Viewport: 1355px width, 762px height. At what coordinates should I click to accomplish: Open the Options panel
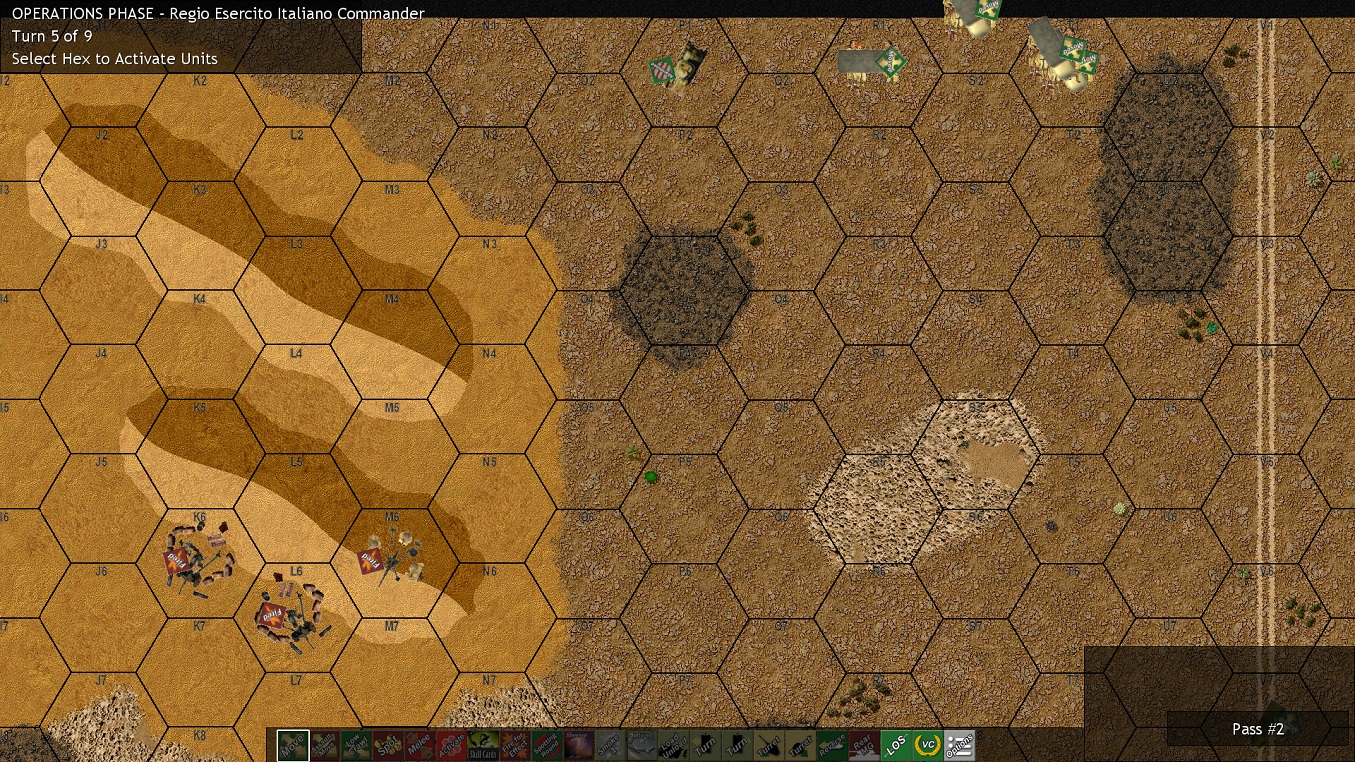tap(960, 745)
